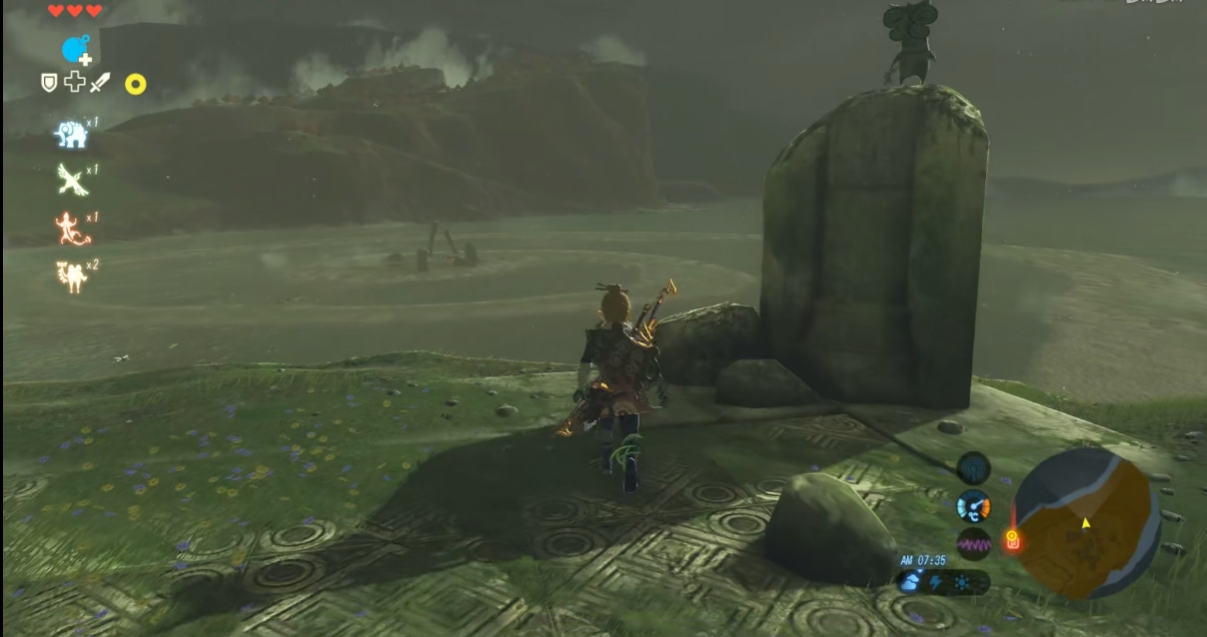The width and height of the screenshot is (1207, 637).
Task: Click the sword weapon quick-select icon
Action: 99,83
